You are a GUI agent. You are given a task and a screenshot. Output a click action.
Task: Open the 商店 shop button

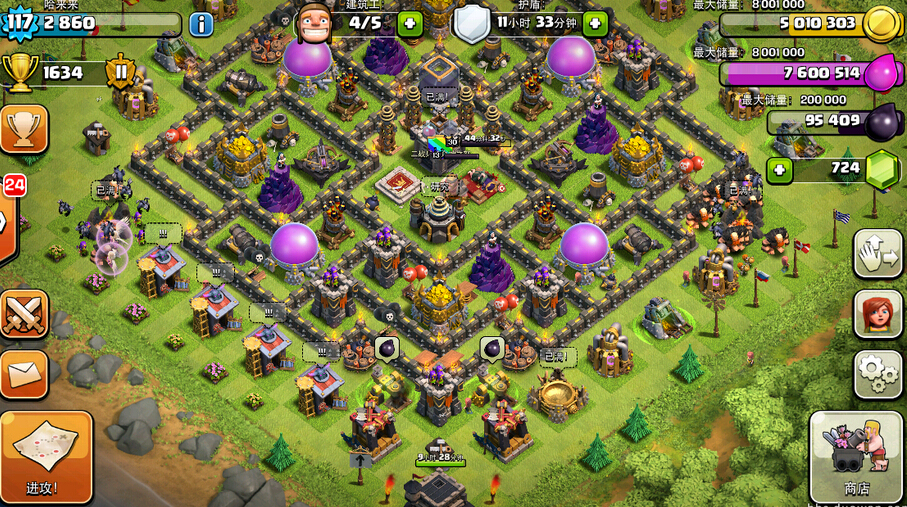coord(857,456)
